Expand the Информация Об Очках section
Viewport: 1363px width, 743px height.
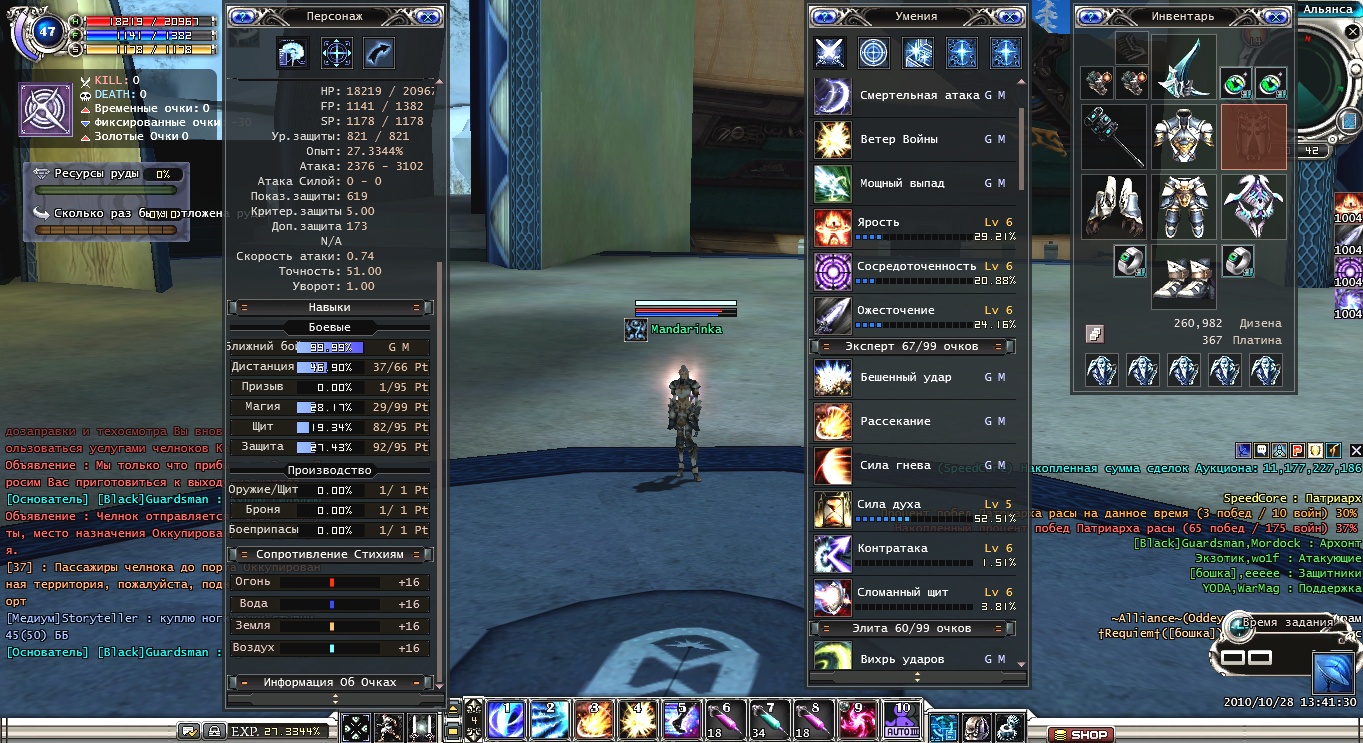pos(330,683)
